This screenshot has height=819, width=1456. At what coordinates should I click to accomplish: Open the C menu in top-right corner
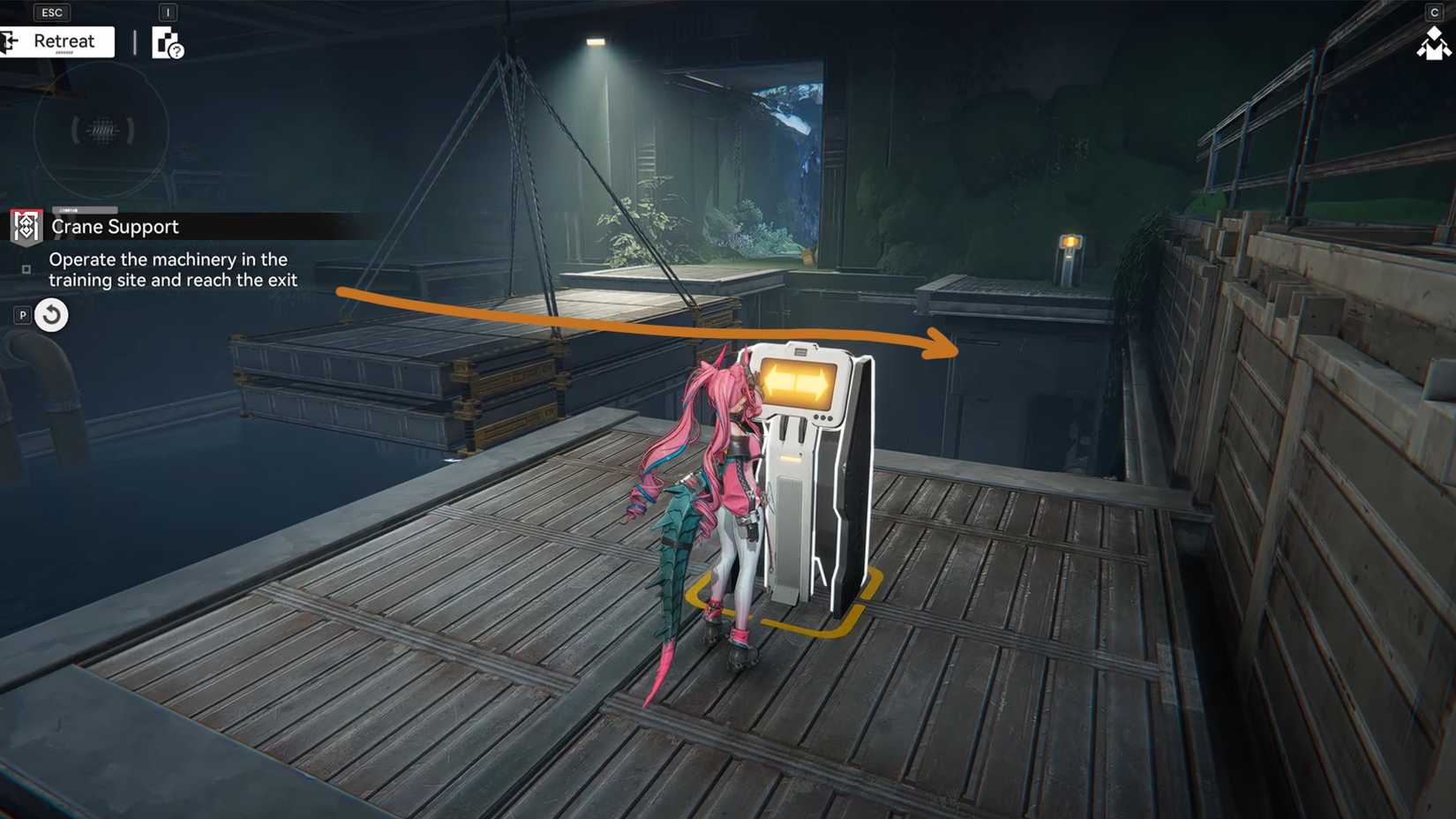pos(1433,12)
